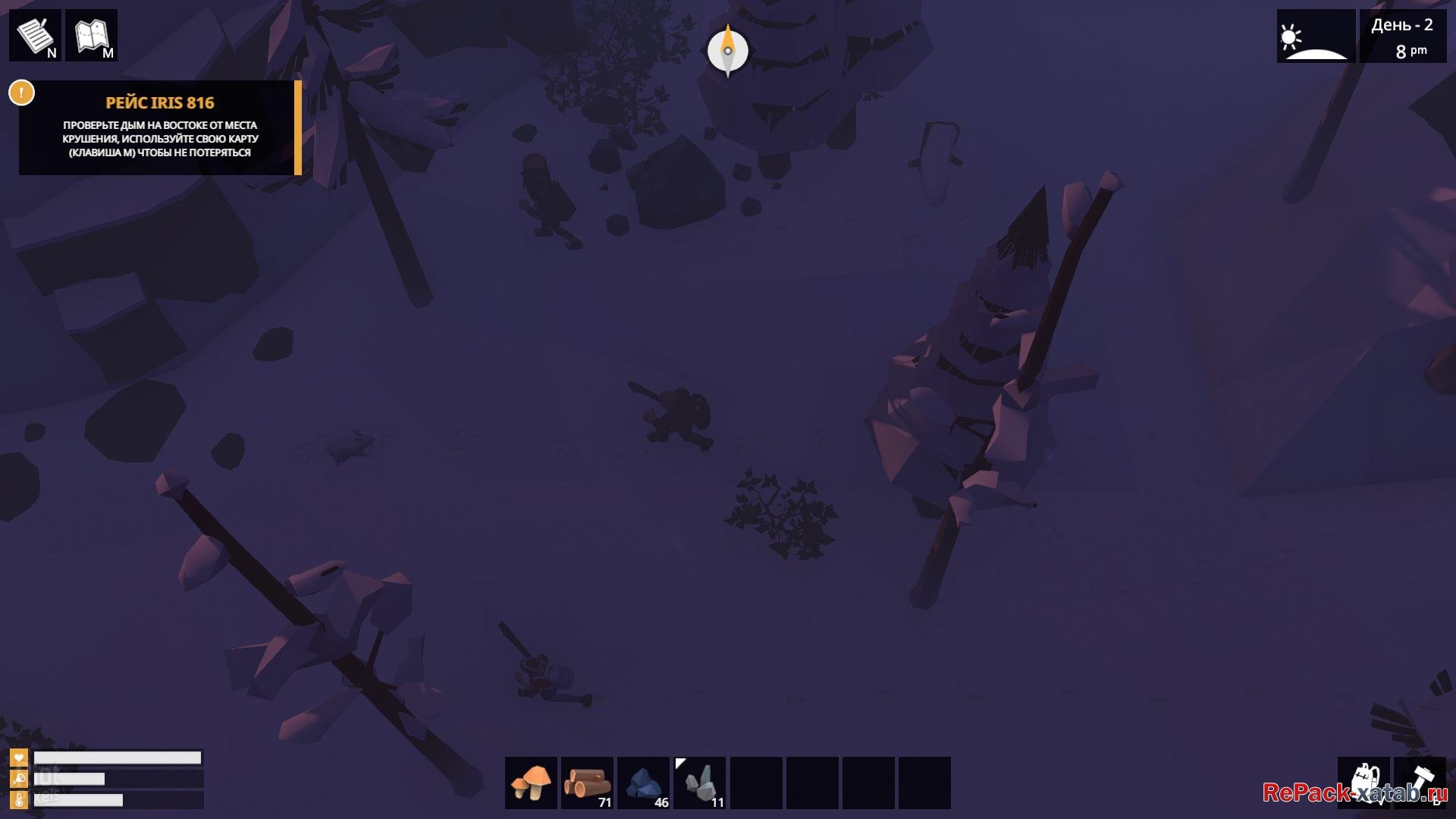Select the orange mushroom hotbar slot
Image resolution: width=1456 pixels, height=819 pixels.
pos(531,783)
